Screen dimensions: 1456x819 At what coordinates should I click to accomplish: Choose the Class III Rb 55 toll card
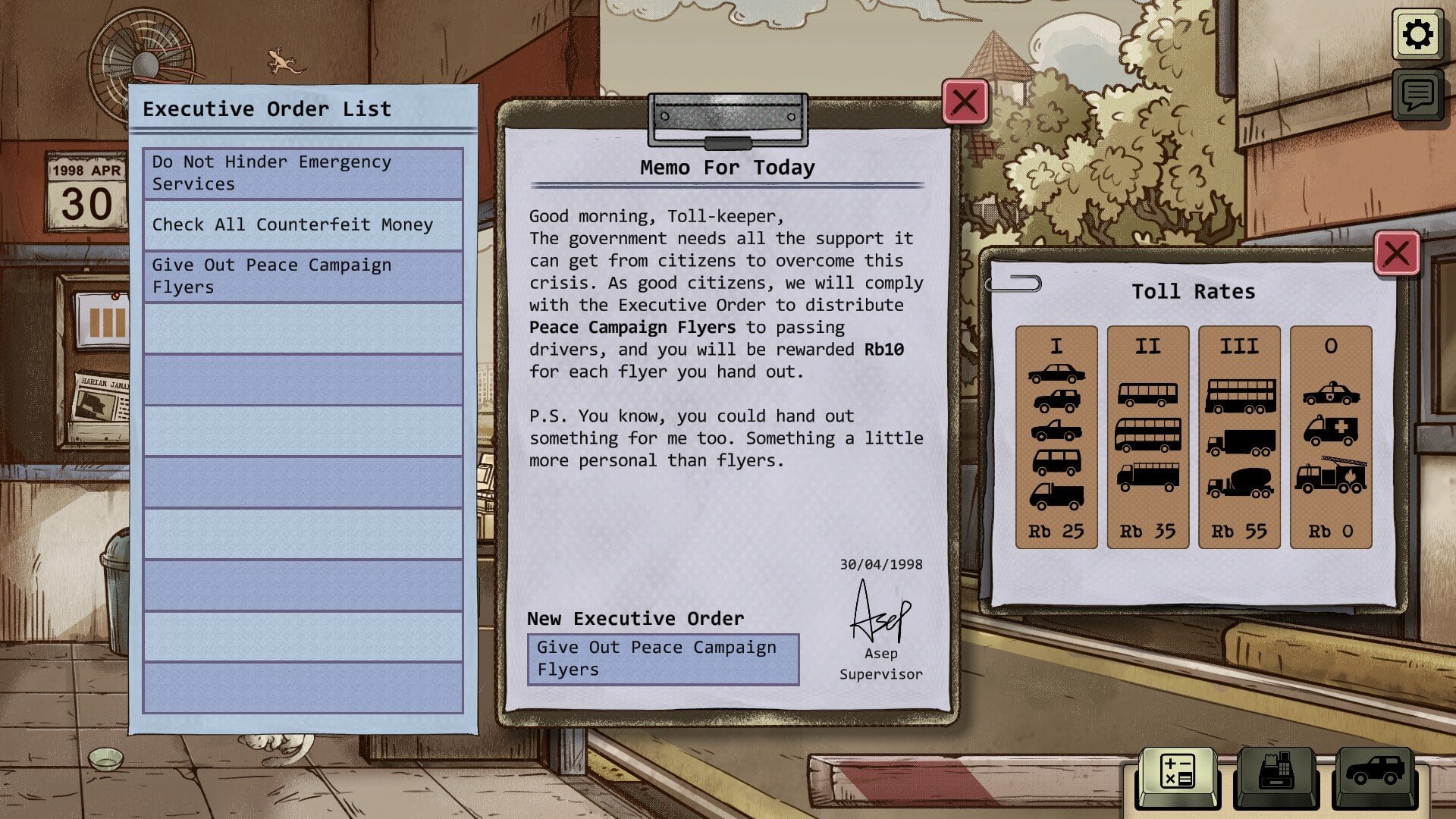[1239, 437]
